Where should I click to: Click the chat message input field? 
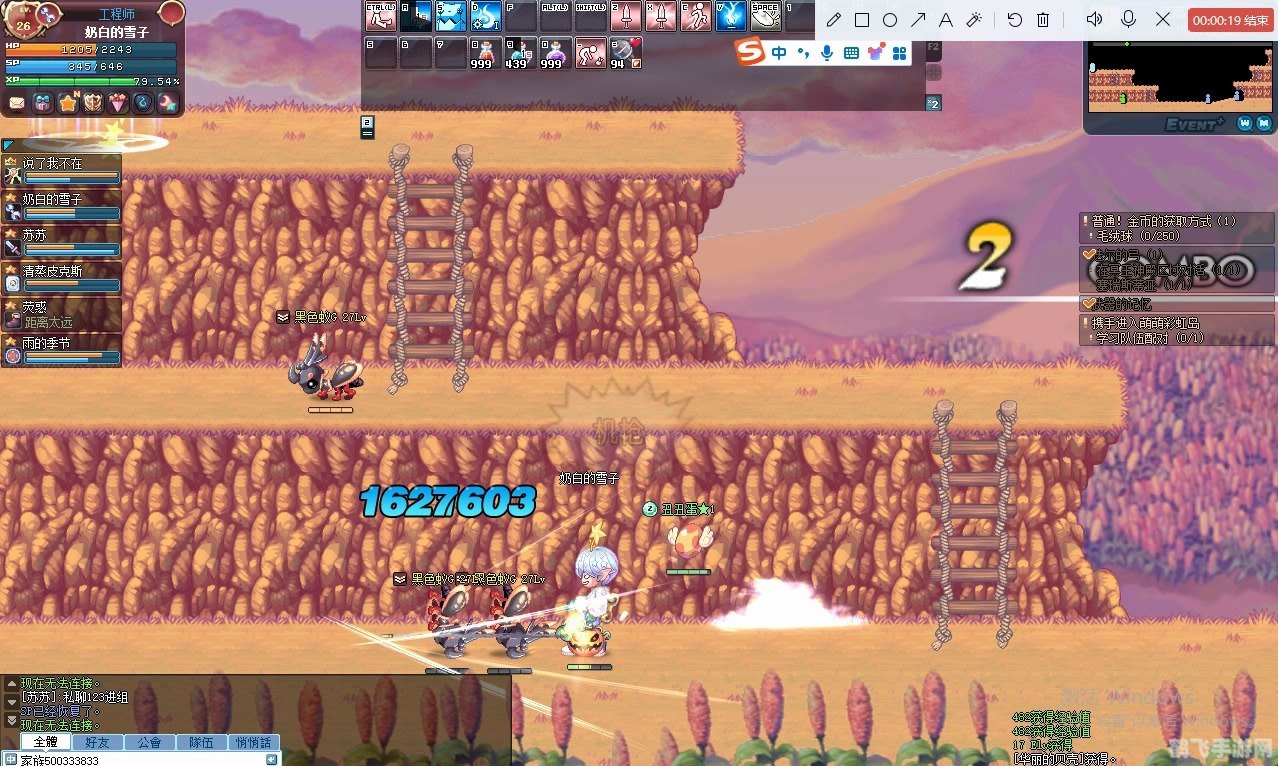pyautogui.click(x=140, y=759)
